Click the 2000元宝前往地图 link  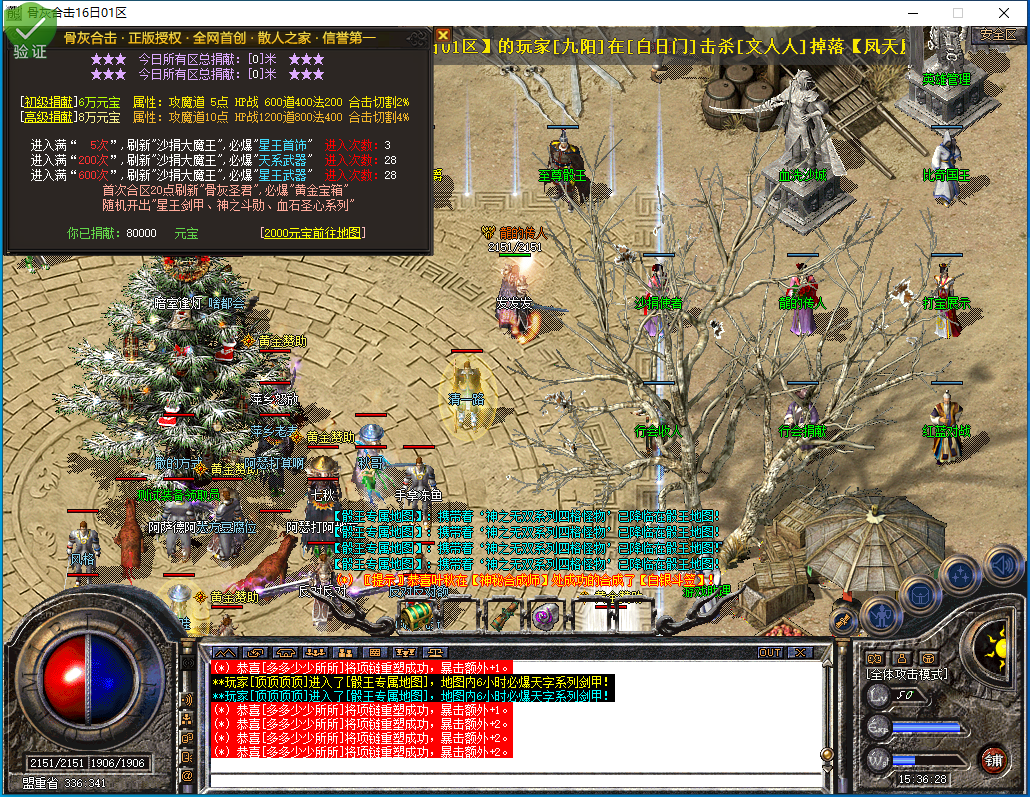[311, 233]
